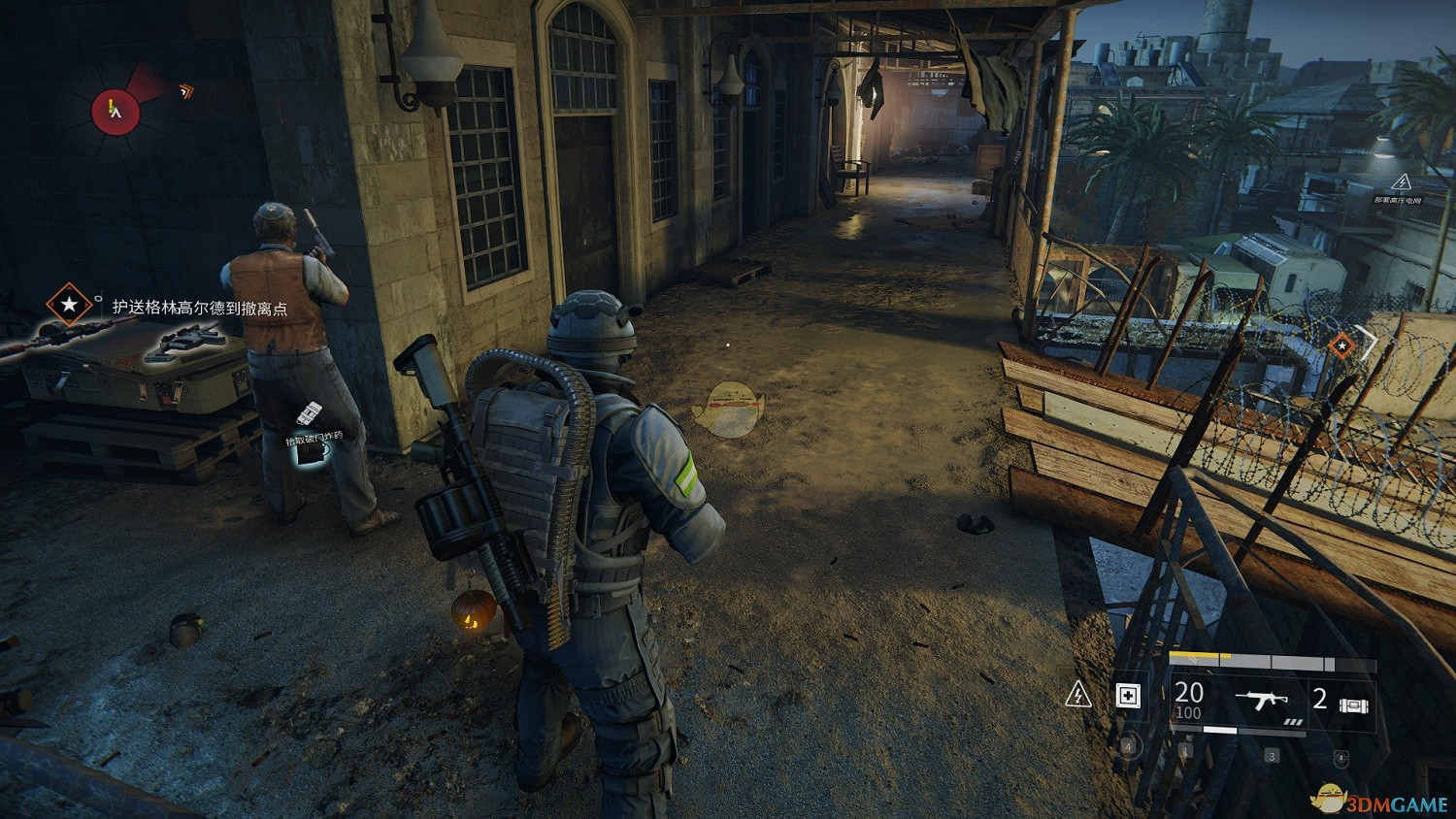
Task: Click the high-voltage defense kit icon in HUD
Action: tap(1078, 695)
